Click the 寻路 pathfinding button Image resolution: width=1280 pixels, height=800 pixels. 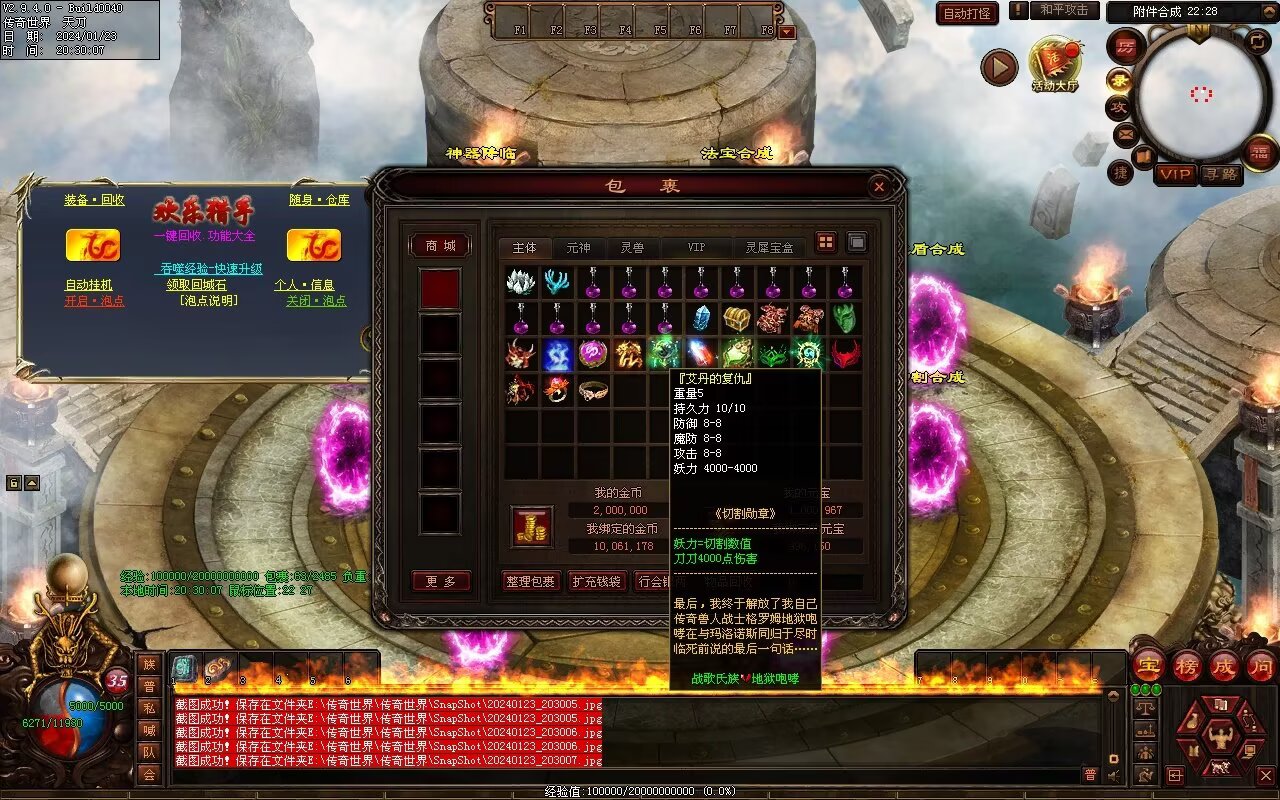click(1220, 174)
